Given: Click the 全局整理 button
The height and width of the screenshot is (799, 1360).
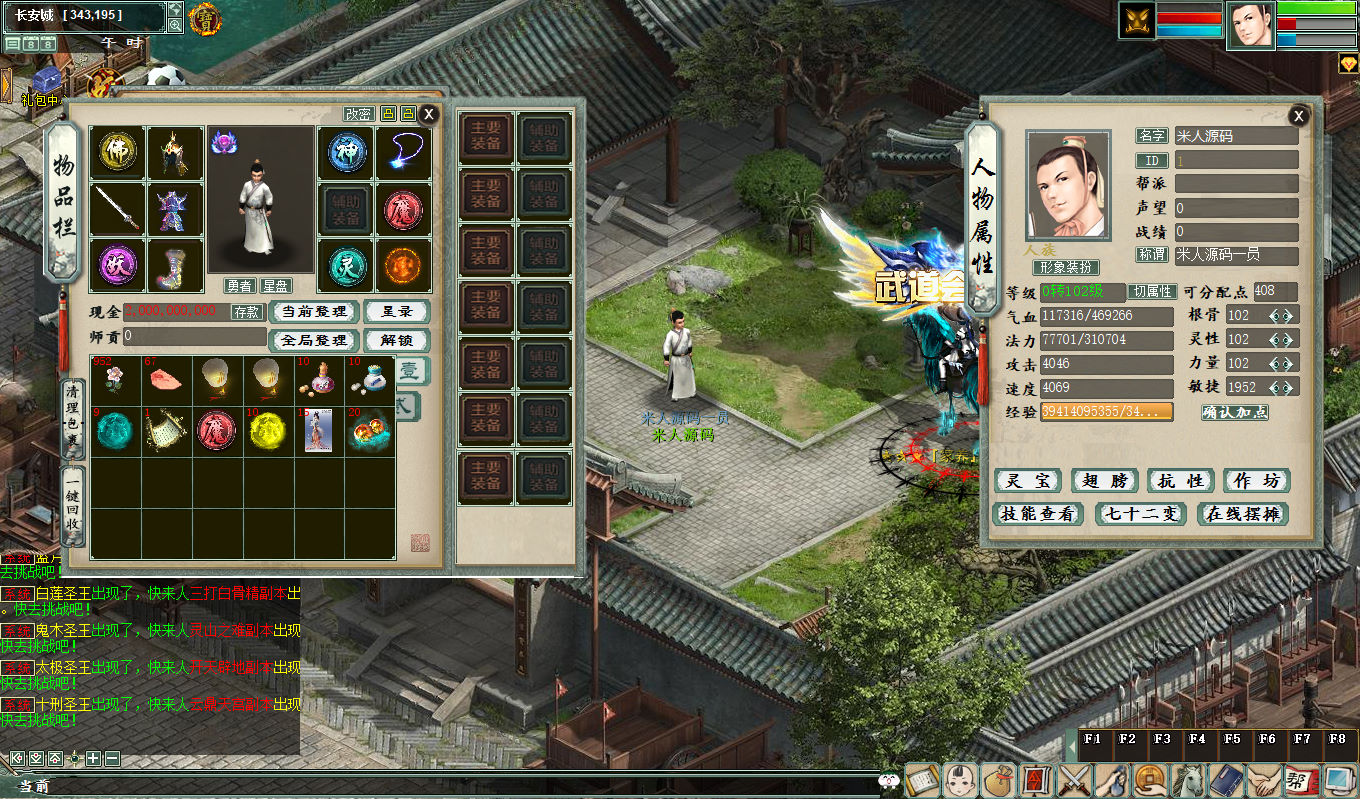Looking at the screenshot, I should point(313,340).
